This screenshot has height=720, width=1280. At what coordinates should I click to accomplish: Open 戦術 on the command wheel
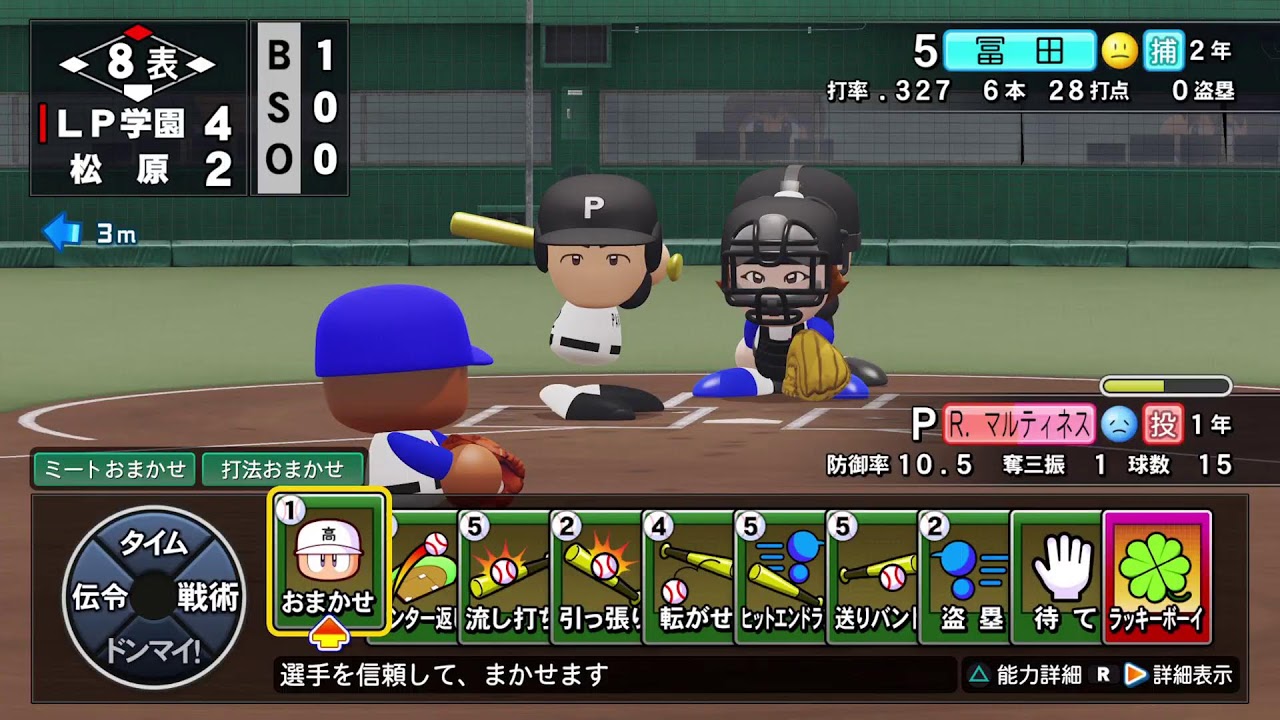tap(208, 597)
